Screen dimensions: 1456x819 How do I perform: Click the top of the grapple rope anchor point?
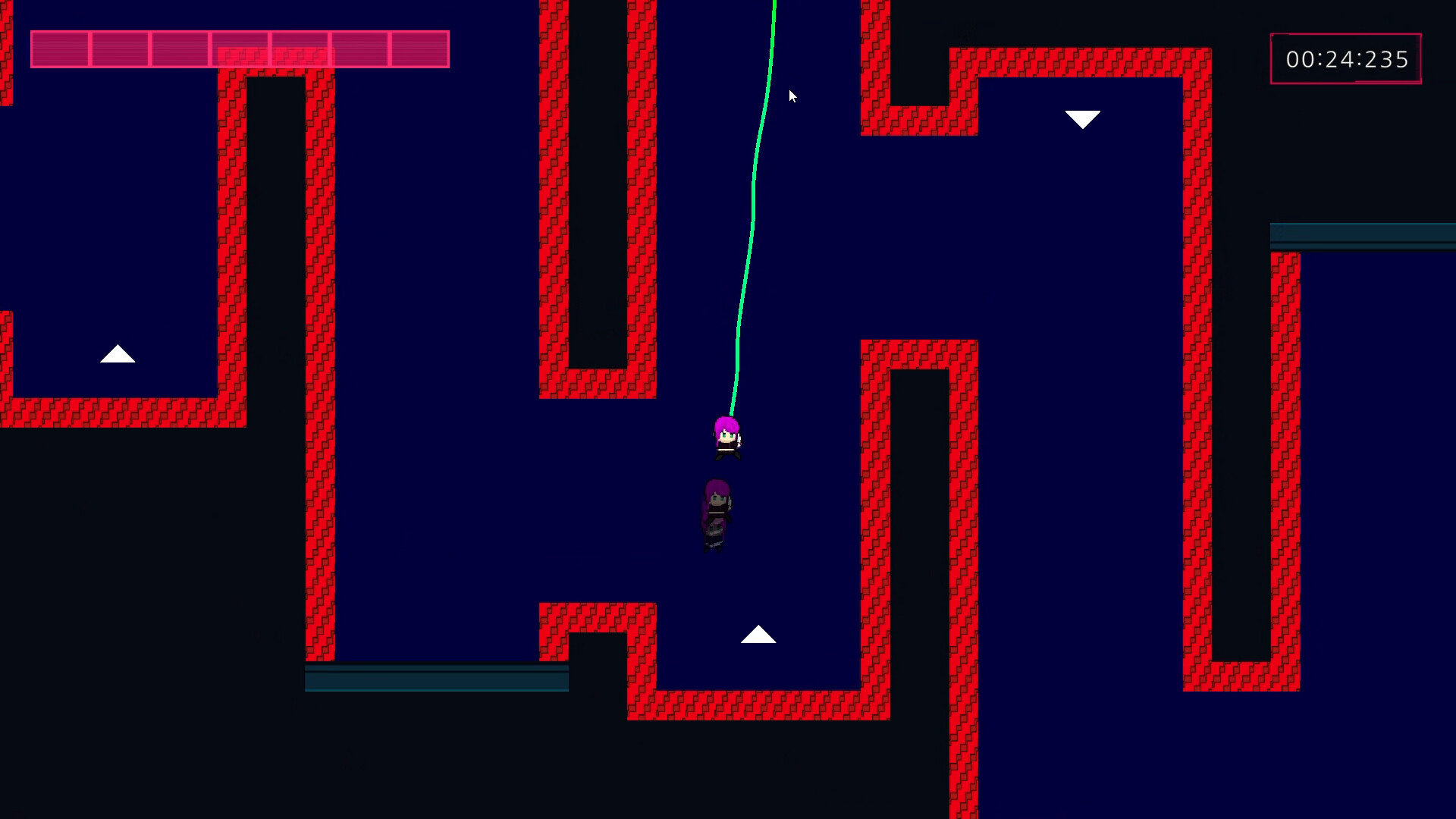773,4
